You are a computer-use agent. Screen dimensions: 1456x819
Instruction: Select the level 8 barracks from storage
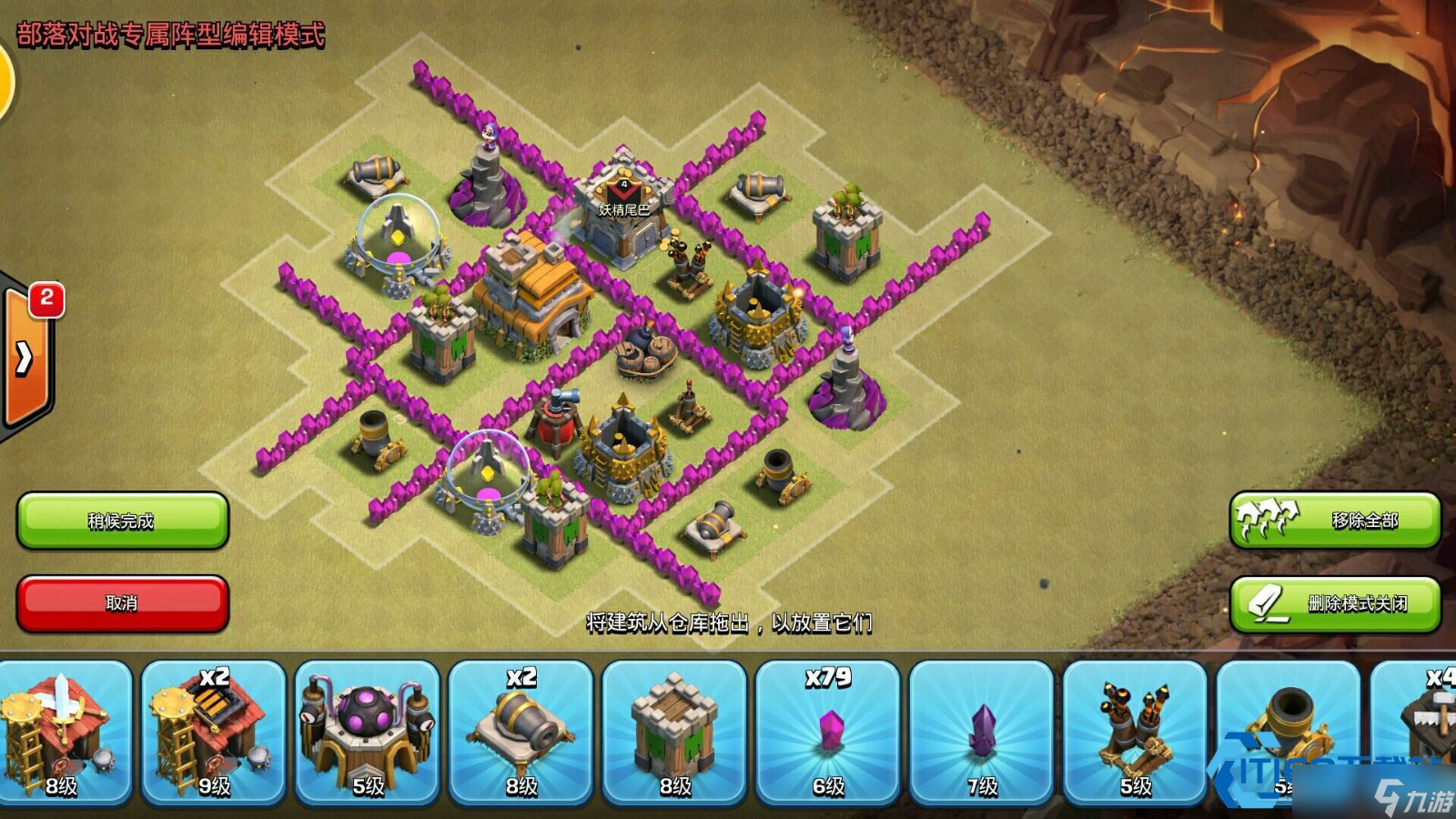tap(62, 733)
